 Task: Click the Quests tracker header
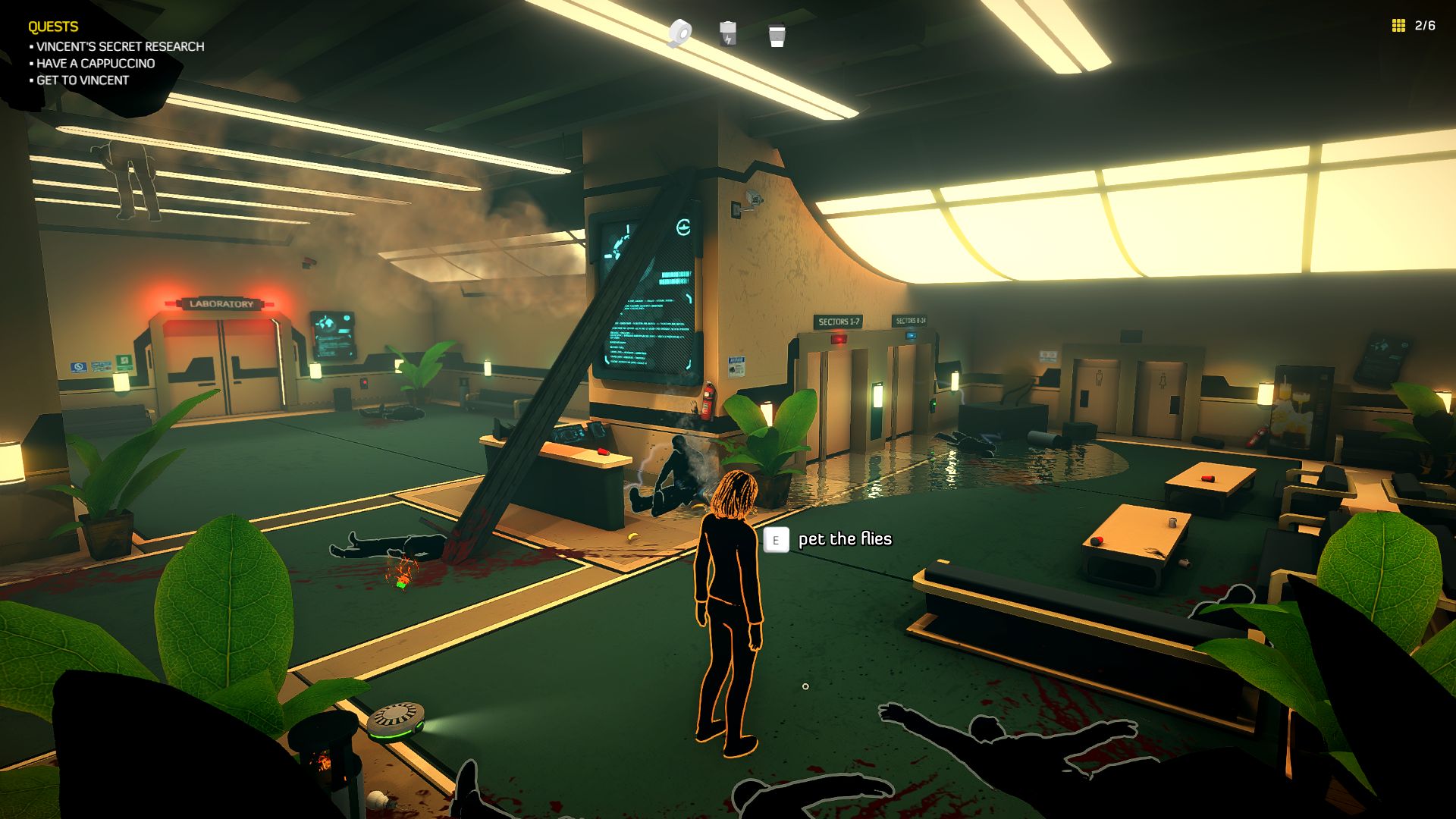point(53,27)
